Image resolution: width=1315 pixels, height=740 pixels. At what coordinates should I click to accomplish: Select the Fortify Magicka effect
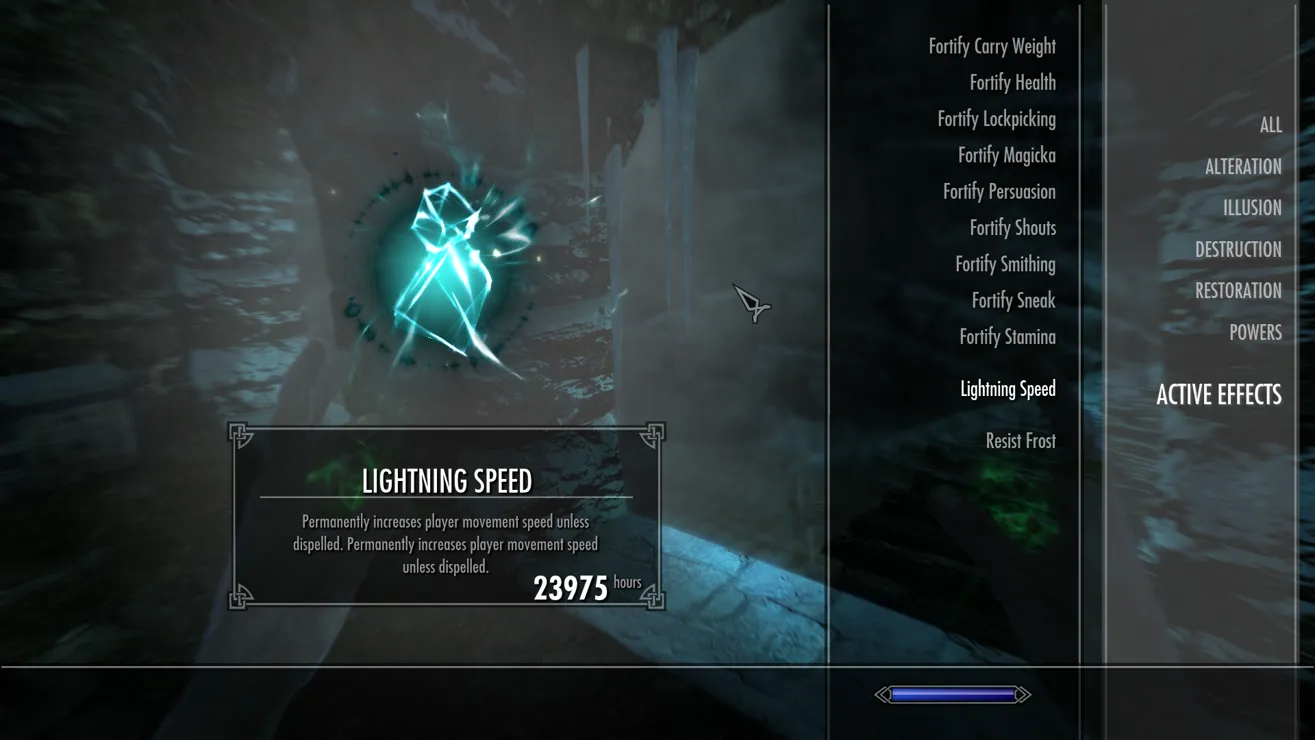[1006, 155]
